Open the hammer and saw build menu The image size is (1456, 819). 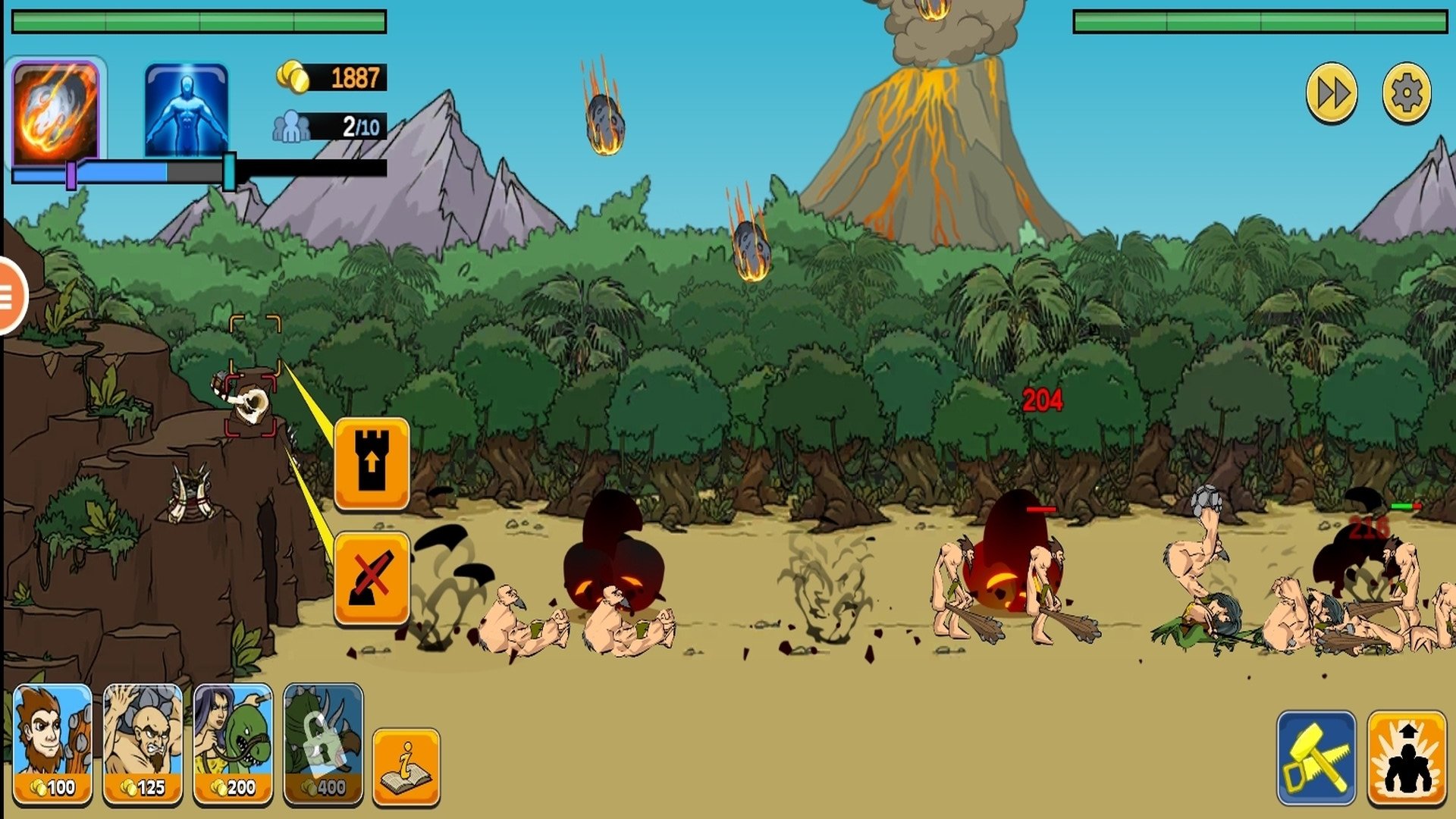pyautogui.click(x=1316, y=757)
